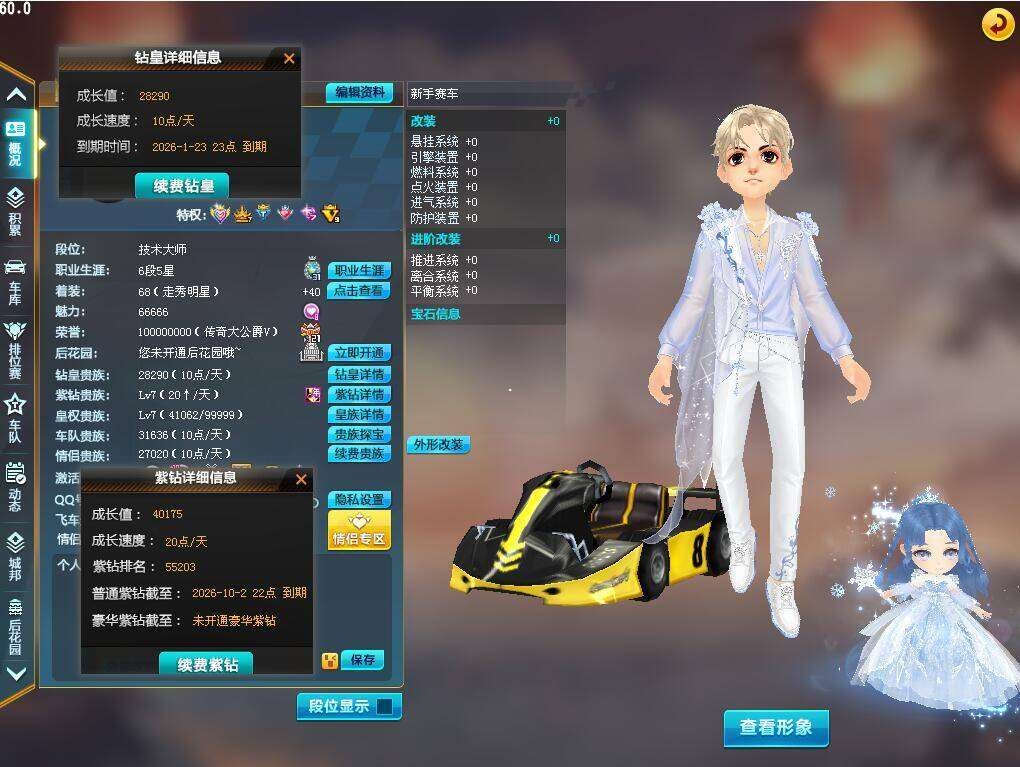Click the orange return arrow button
The image size is (1020, 767).
pyautogui.click(x=997, y=24)
